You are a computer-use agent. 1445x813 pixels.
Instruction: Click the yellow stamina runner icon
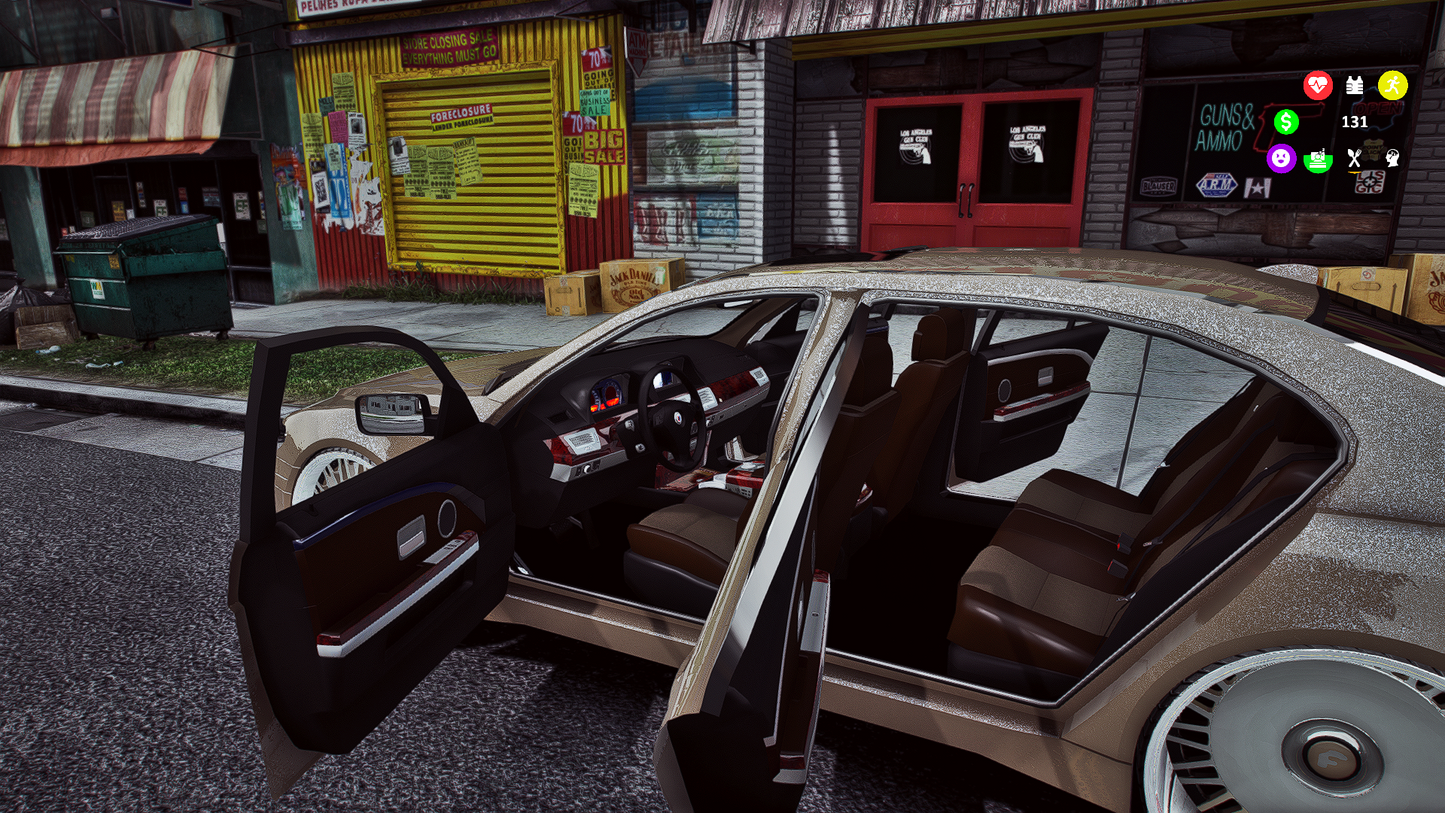click(x=1393, y=85)
